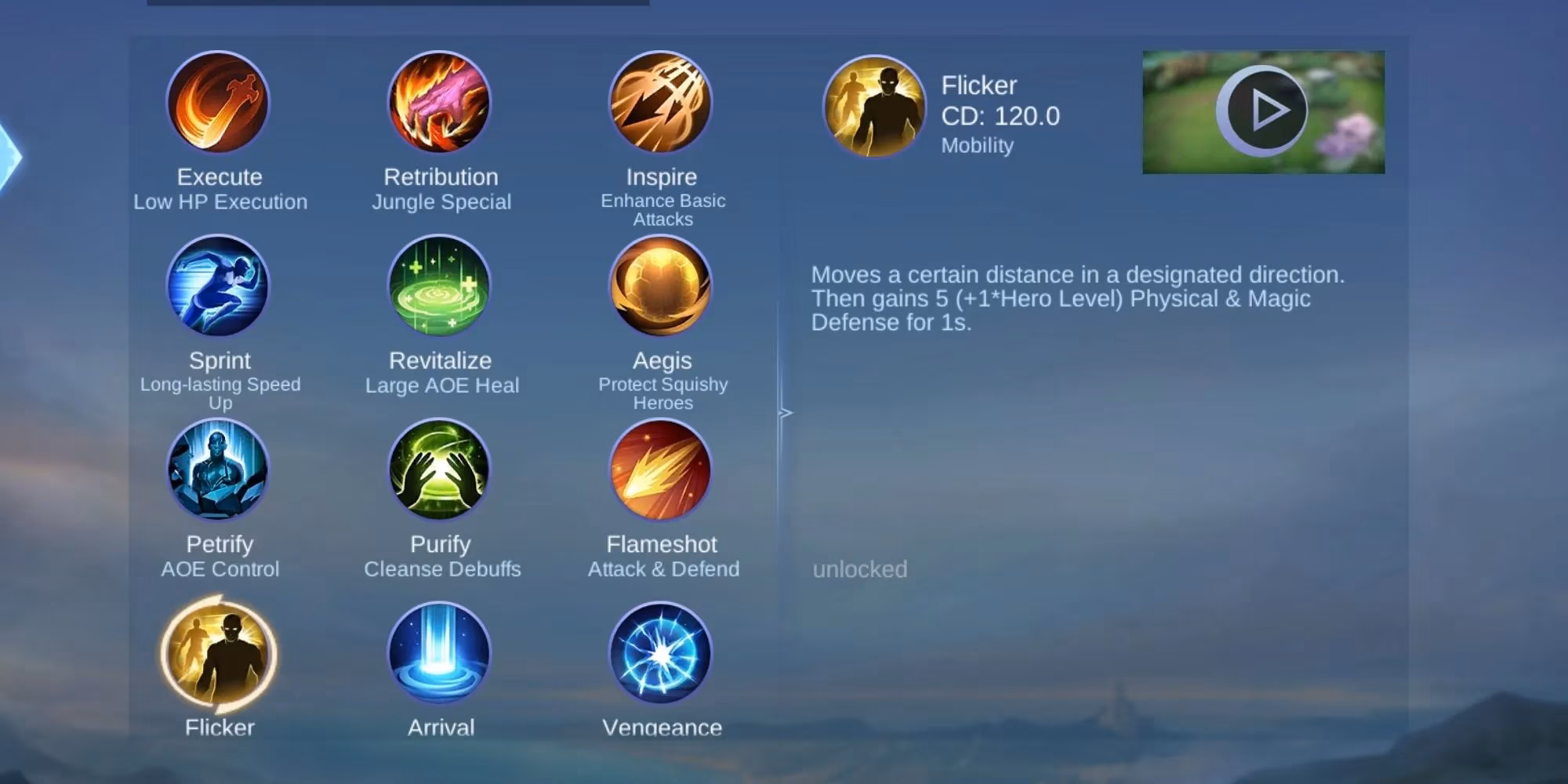Play the Flicker preview video
The image size is (1568, 784).
point(1261,112)
